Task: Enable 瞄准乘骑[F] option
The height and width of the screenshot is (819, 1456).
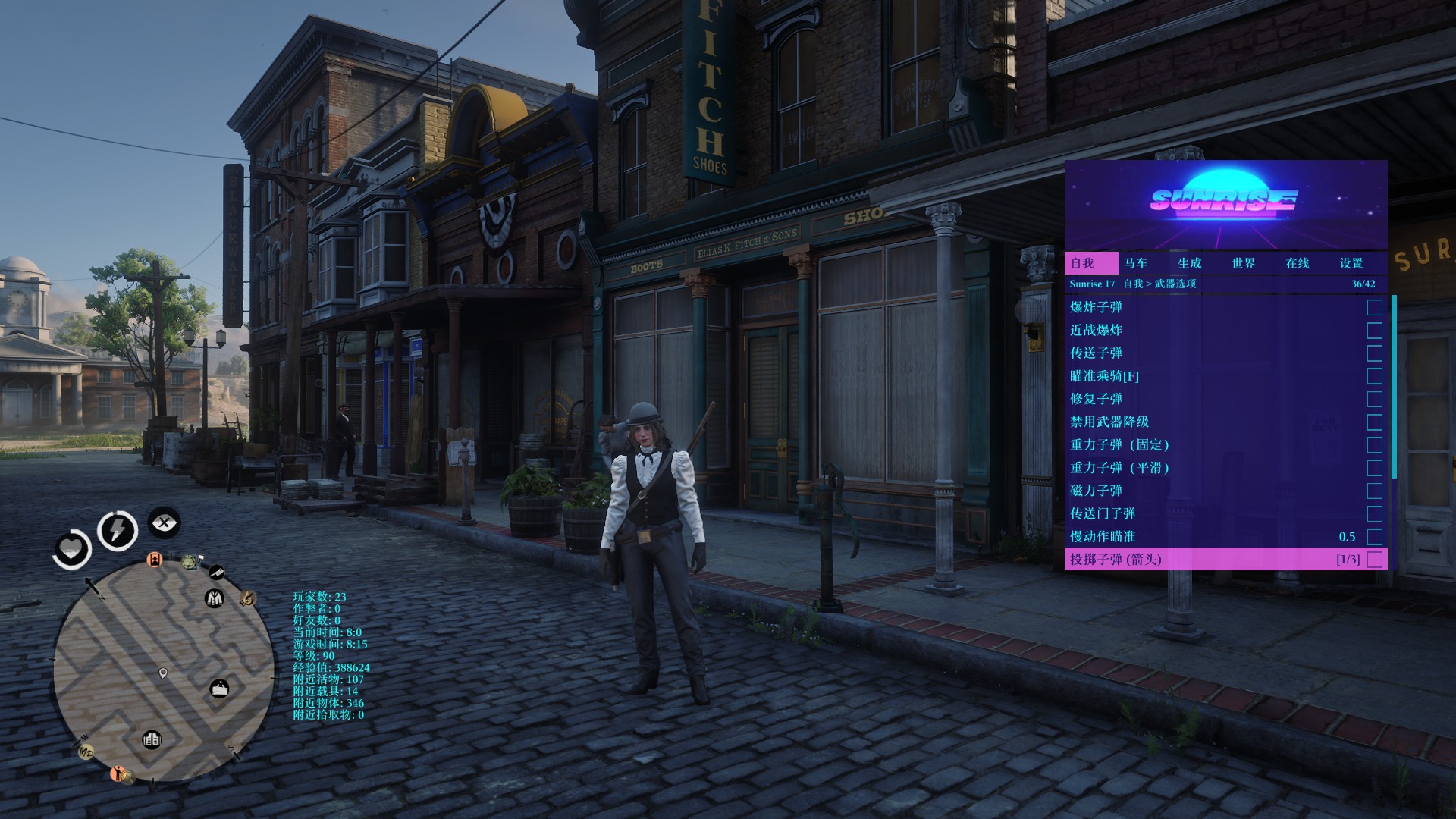Action: tap(1374, 376)
